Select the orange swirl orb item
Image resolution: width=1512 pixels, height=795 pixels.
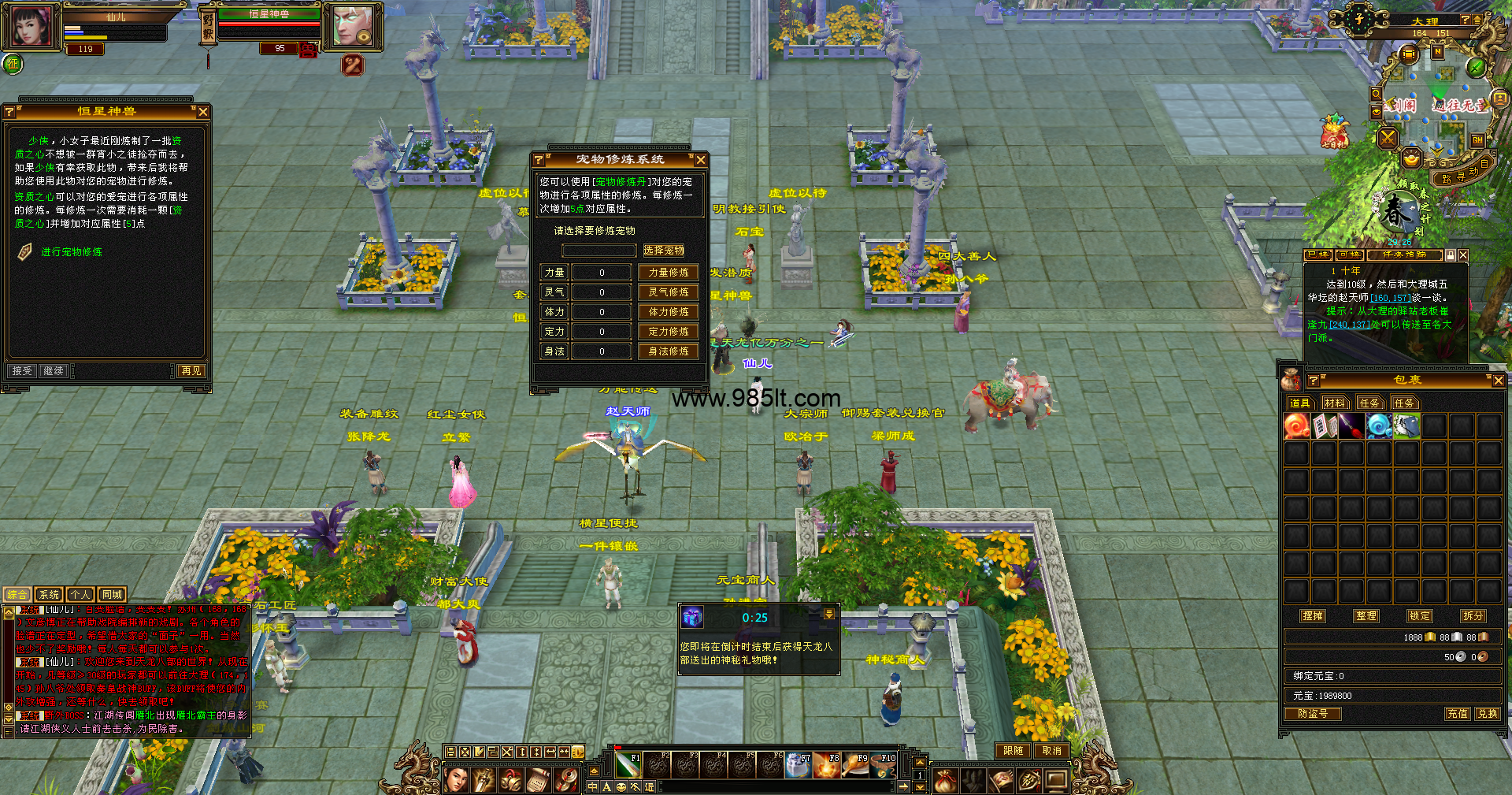[1296, 426]
